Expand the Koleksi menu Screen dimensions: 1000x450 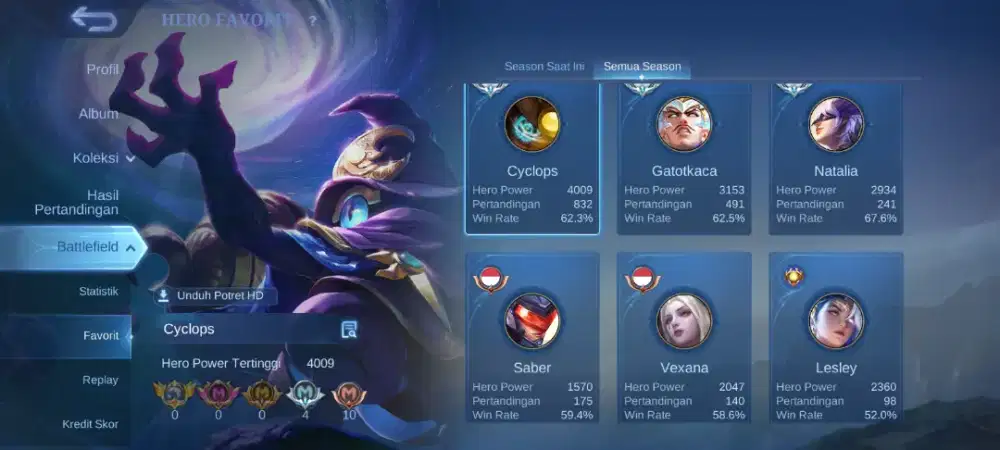click(103, 158)
